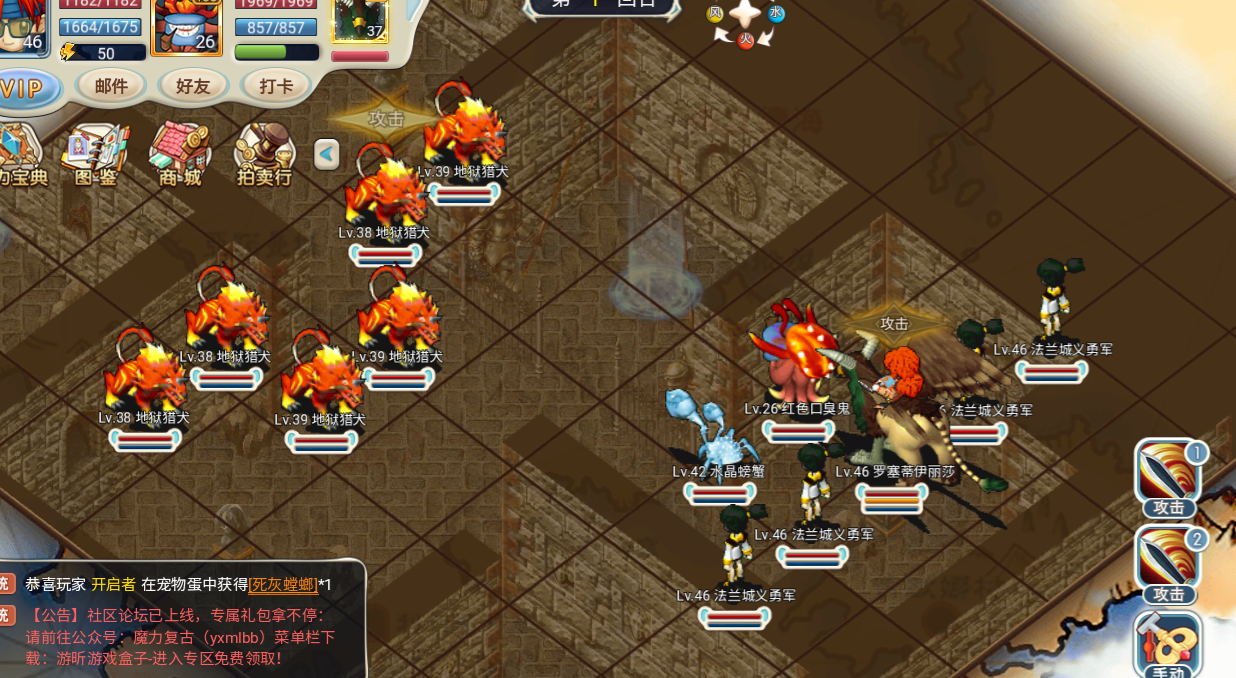Toggle the 手动 manual battle button
Image resolution: width=1236 pixels, height=678 pixels.
[1167, 647]
